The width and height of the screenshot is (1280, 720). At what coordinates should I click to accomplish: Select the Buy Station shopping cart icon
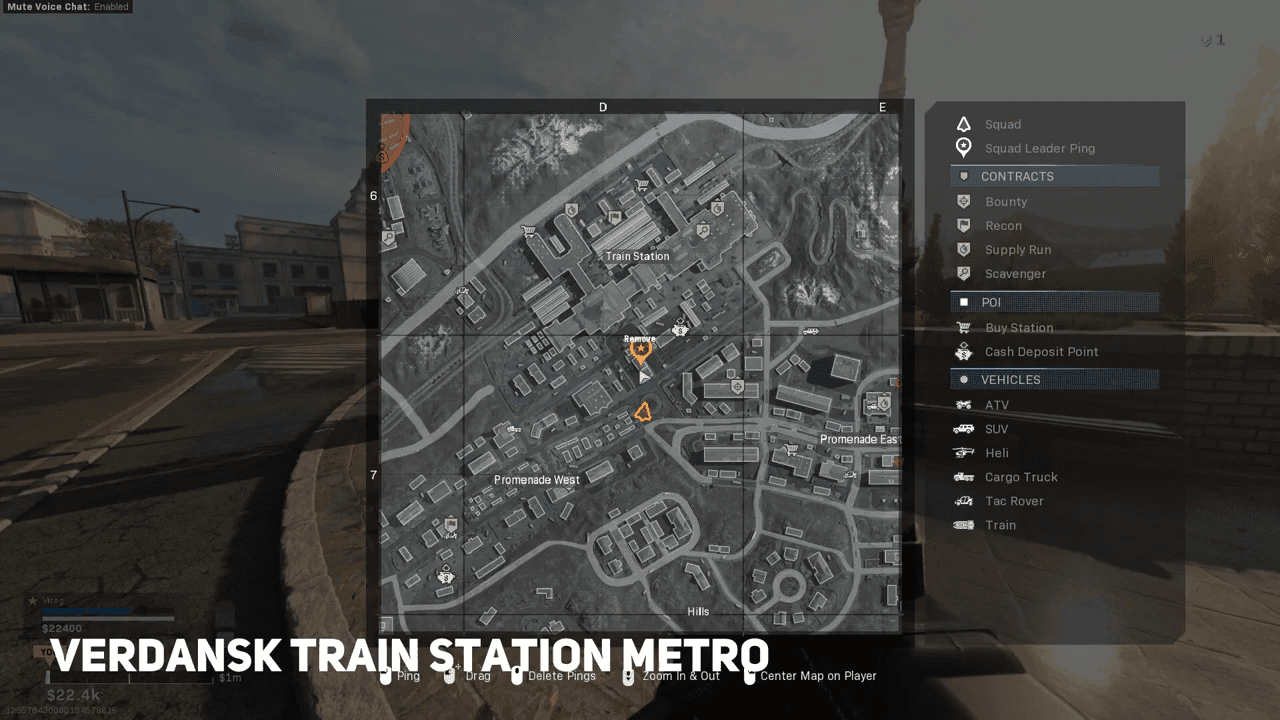click(x=961, y=327)
